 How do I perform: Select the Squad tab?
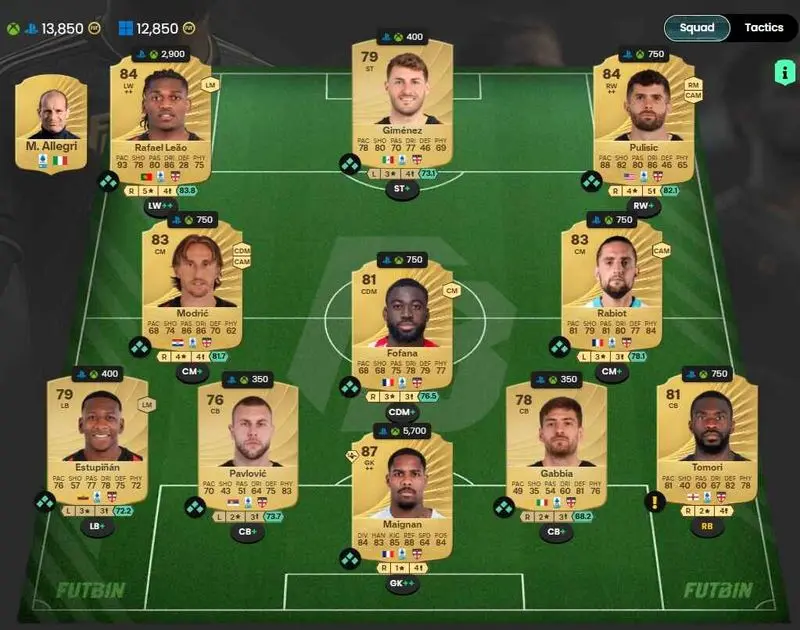point(696,28)
